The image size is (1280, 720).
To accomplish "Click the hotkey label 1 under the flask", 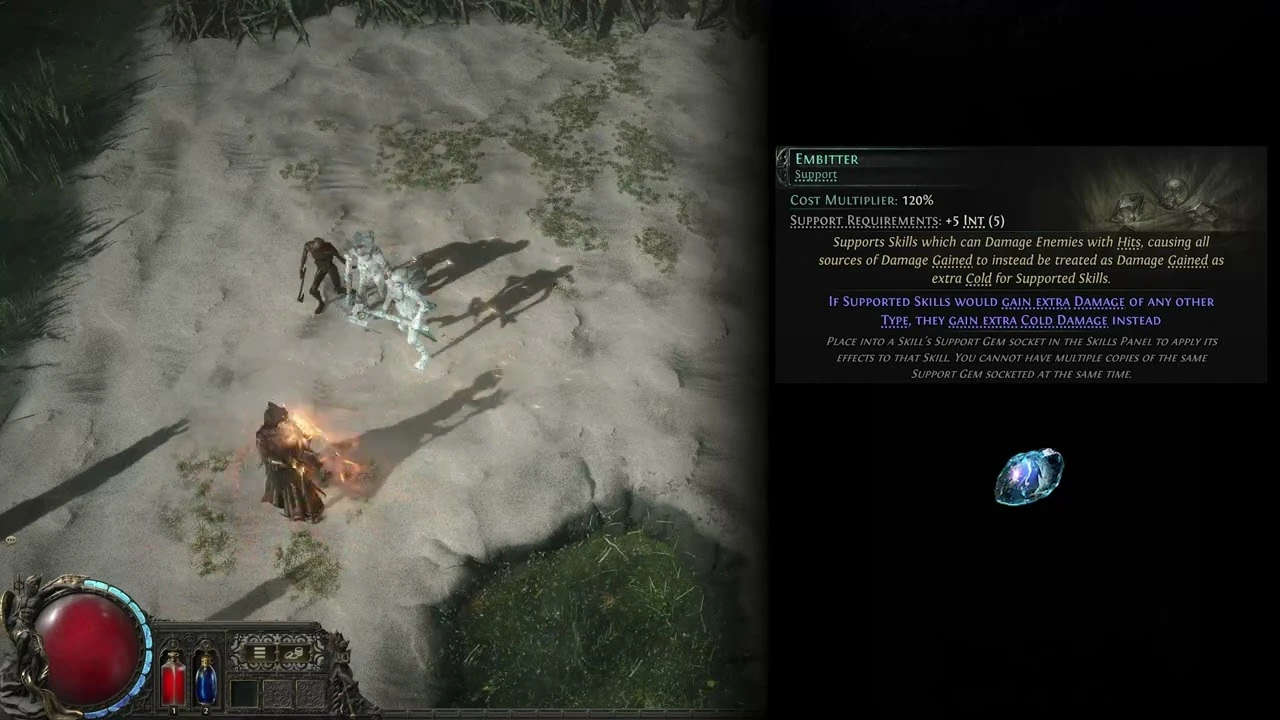I will coord(174,710).
